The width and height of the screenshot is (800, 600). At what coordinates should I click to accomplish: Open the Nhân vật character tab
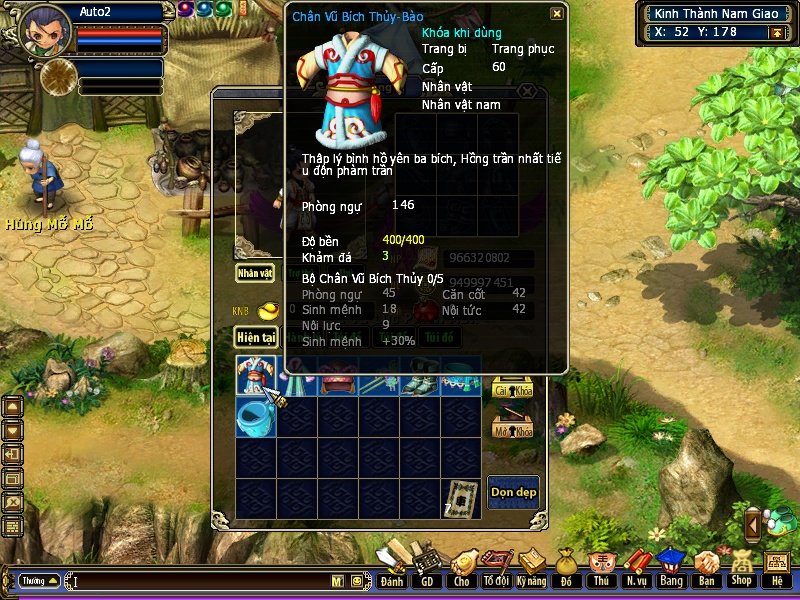point(254,272)
